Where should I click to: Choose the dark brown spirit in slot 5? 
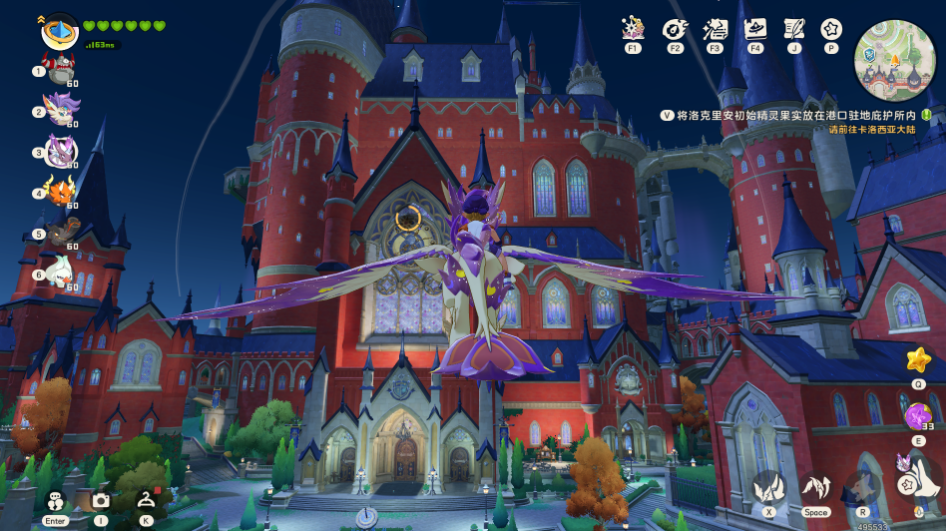click(x=62, y=232)
